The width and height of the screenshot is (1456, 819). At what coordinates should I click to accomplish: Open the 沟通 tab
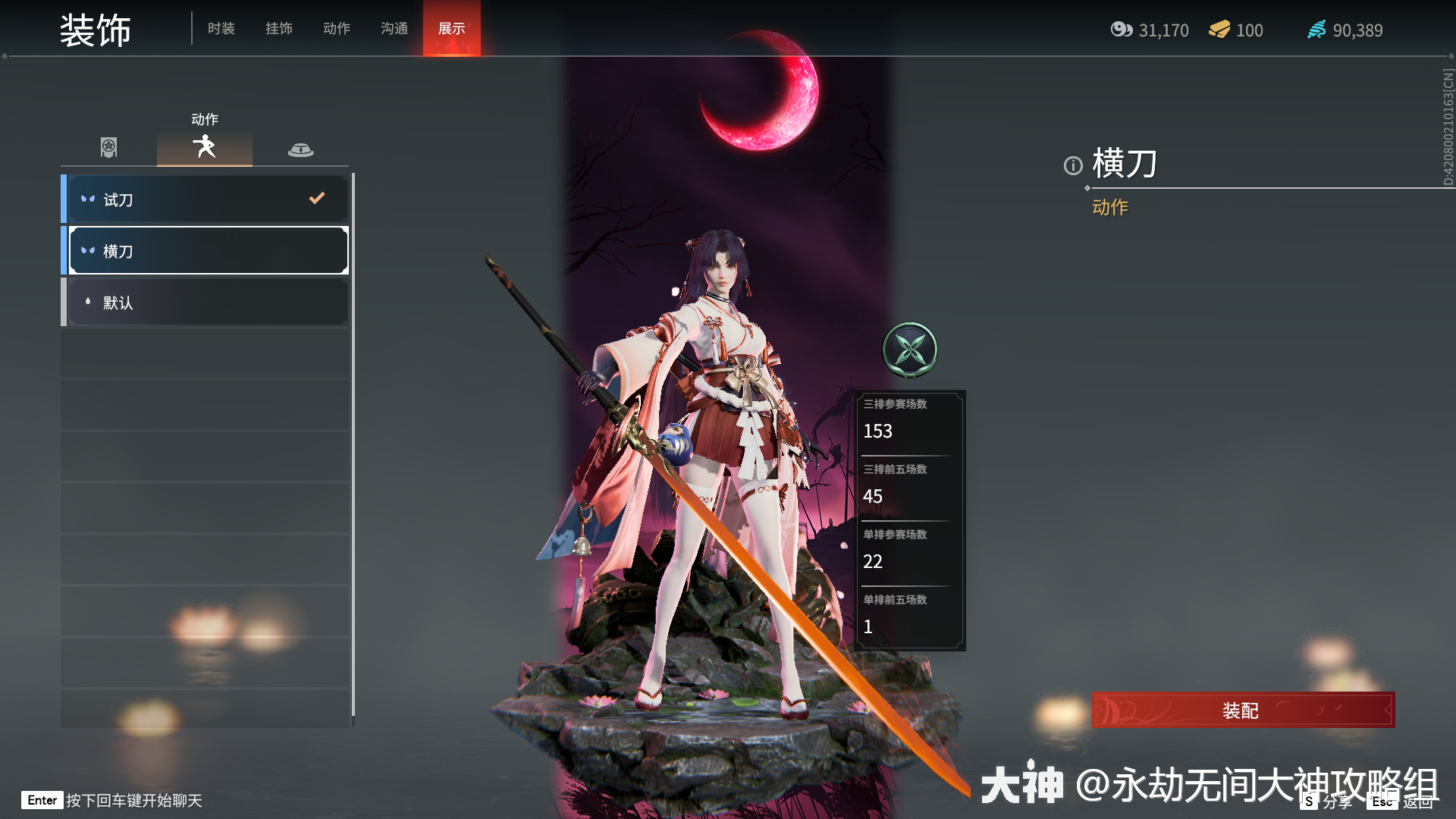[393, 29]
